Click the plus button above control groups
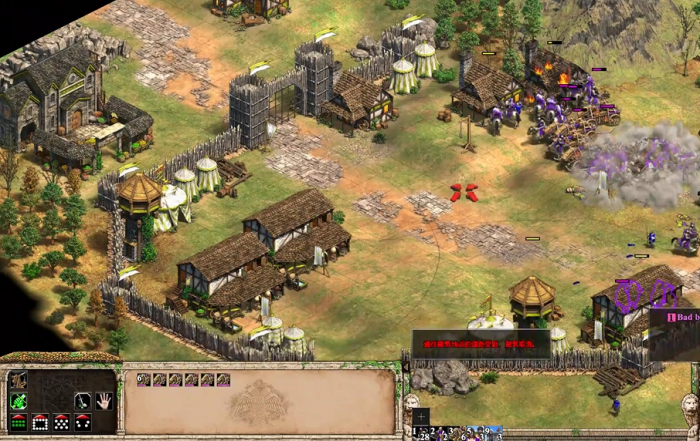 click(421, 416)
